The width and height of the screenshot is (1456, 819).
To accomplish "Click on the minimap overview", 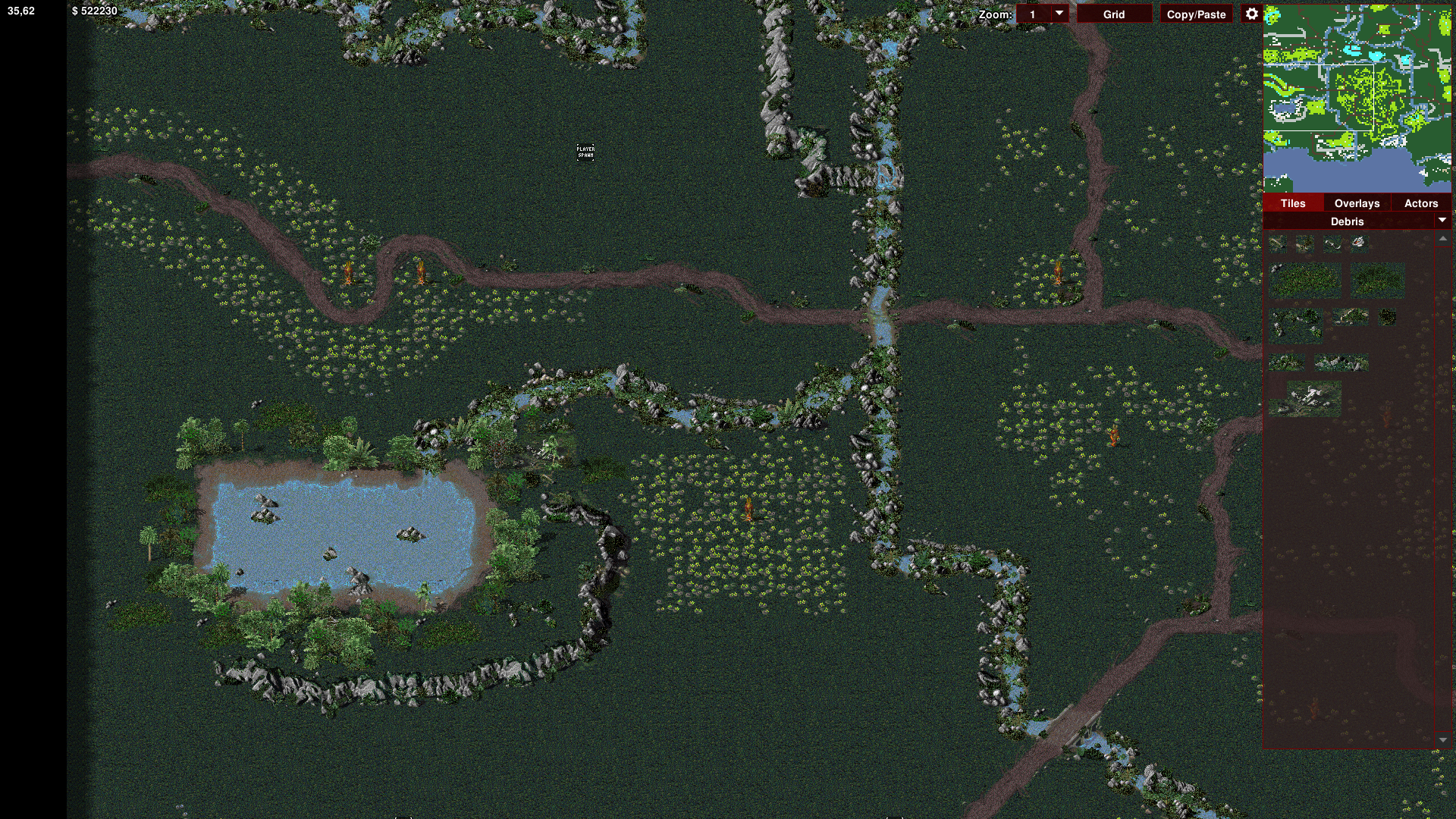I will [1357, 99].
